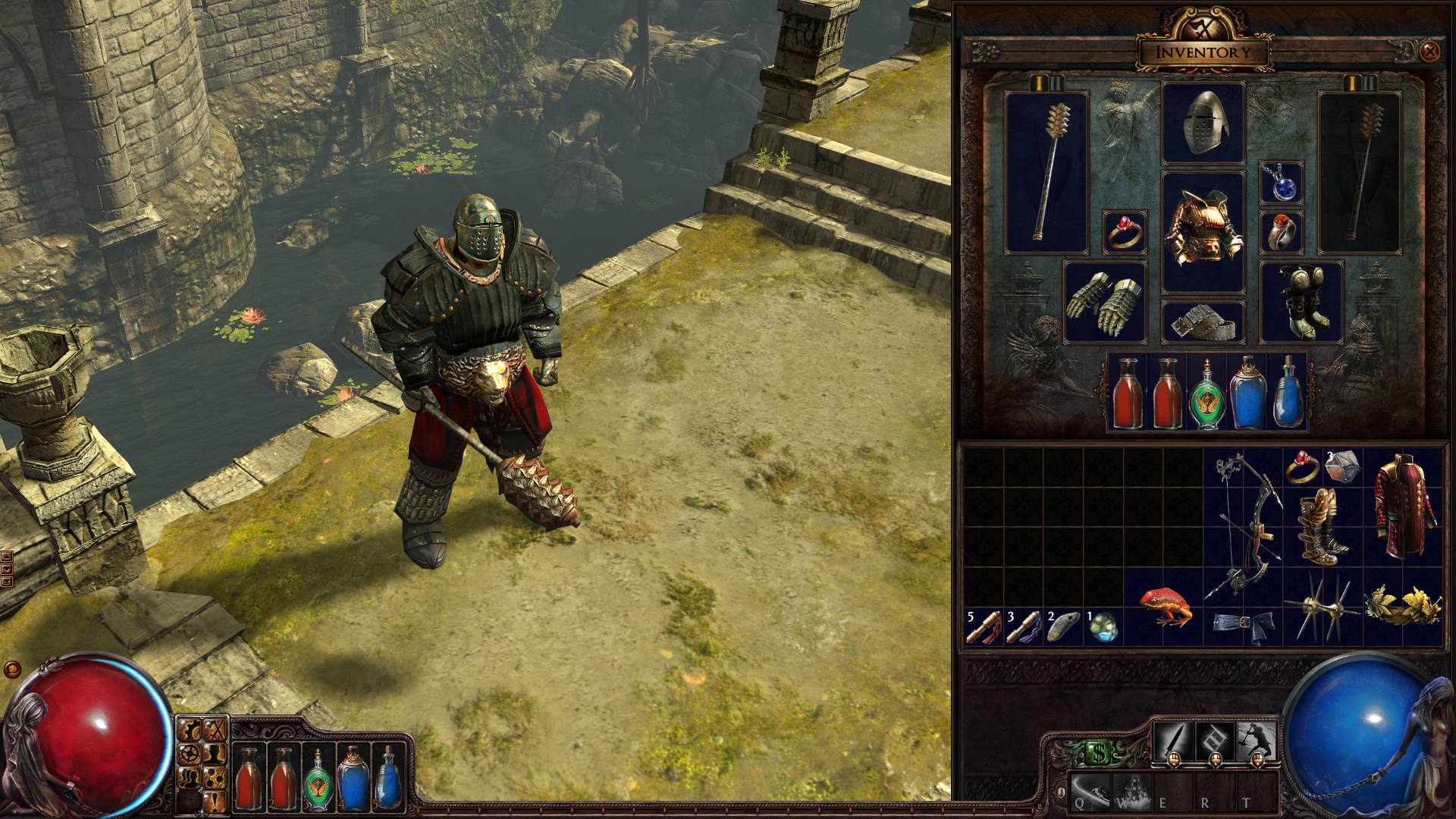The height and width of the screenshot is (819, 1456).
Task: Select the stack of five scrolls
Action: pos(984,628)
